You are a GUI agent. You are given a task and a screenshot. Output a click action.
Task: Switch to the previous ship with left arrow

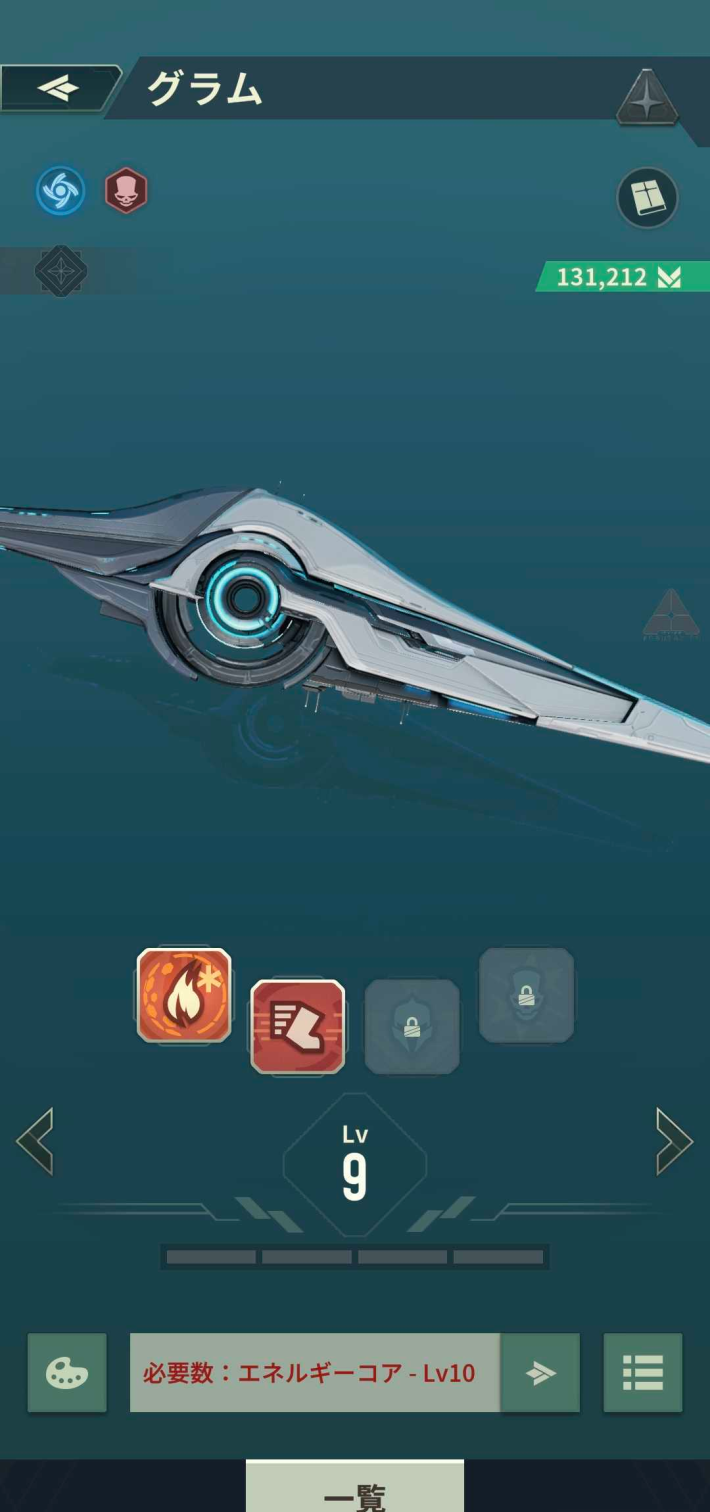[x=35, y=1141]
